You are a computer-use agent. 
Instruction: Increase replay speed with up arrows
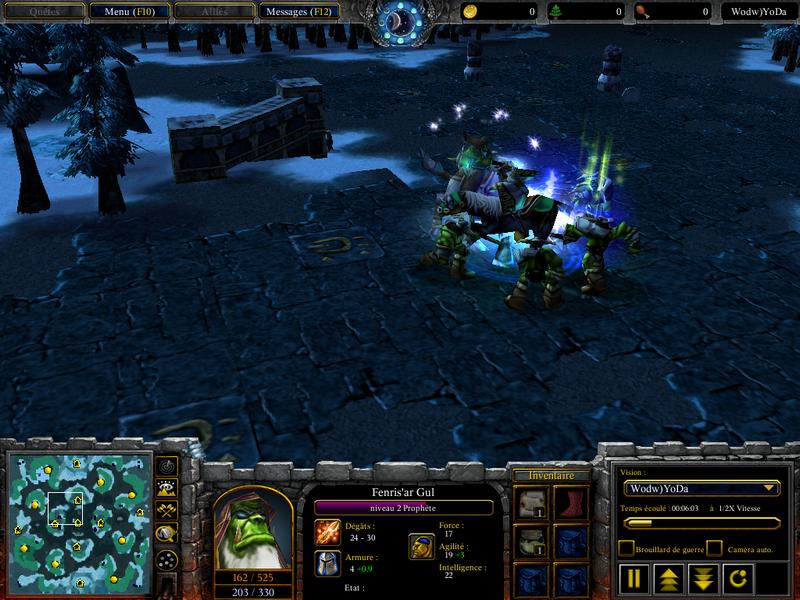[x=668, y=578]
